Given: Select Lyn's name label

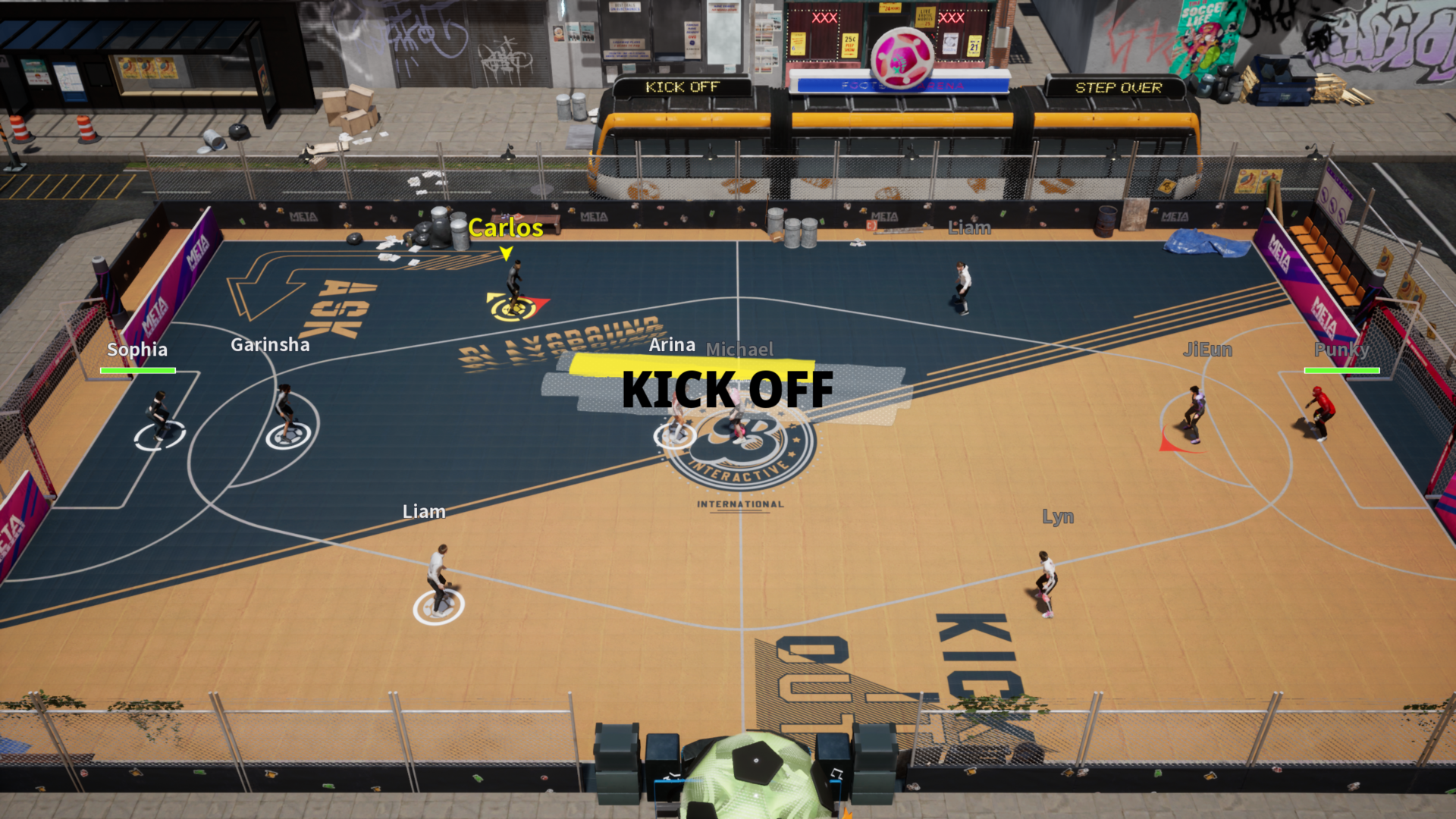Looking at the screenshot, I should click(x=1058, y=516).
